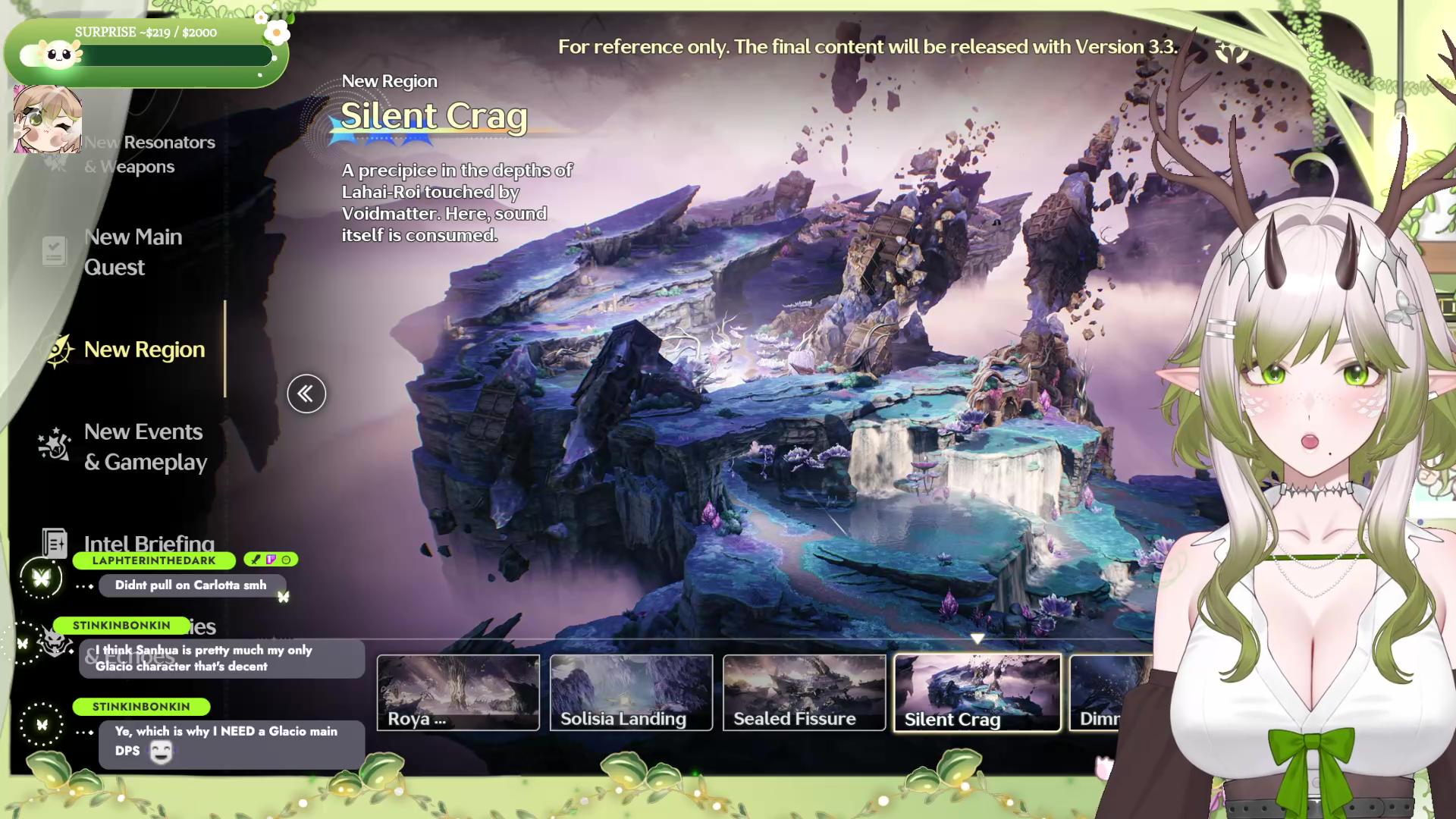This screenshot has height=819, width=1456.
Task: Select the Solisia Landing thumbnail
Action: [631, 692]
